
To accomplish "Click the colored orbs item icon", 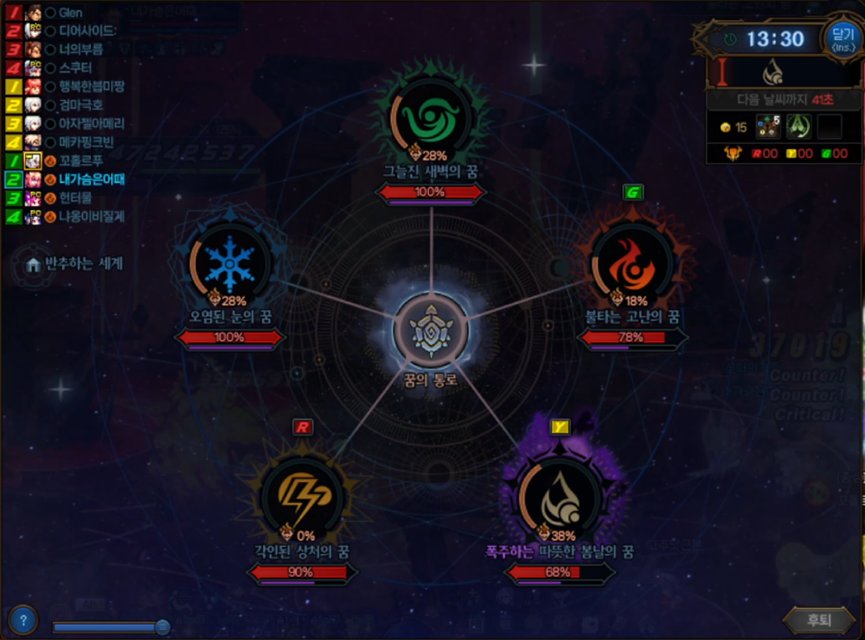I will [x=767, y=126].
